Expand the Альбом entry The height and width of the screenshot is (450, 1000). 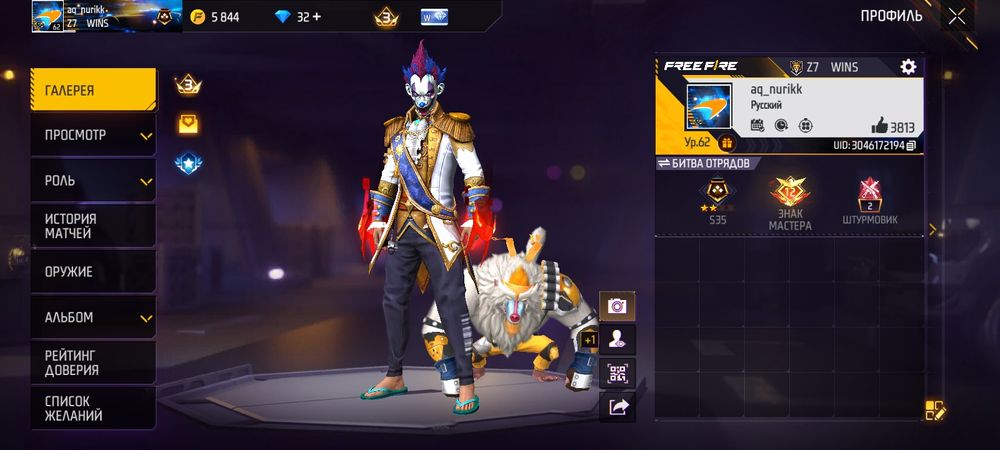coord(93,317)
